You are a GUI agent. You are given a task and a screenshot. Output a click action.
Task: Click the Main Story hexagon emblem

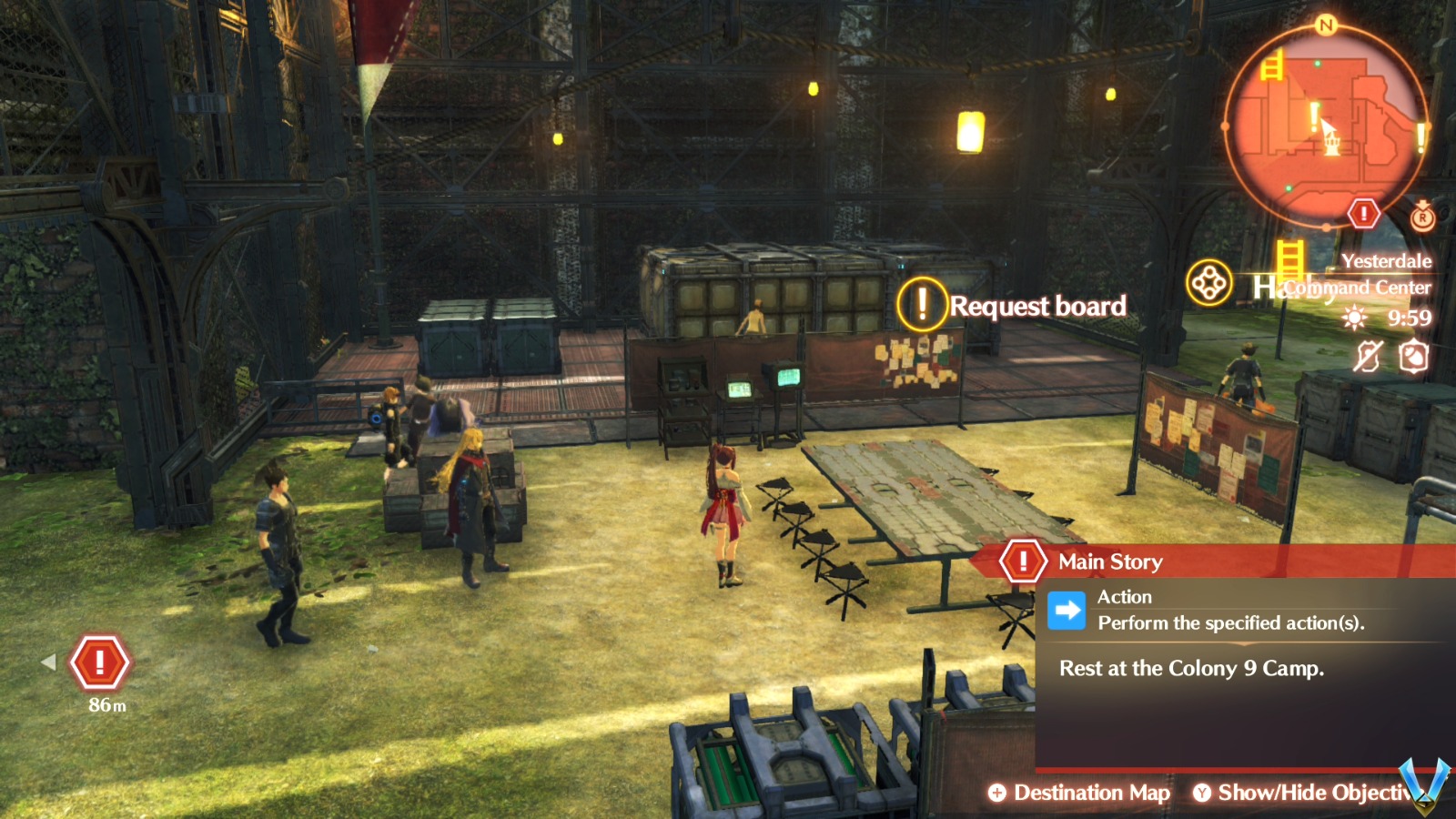[1023, 561]
